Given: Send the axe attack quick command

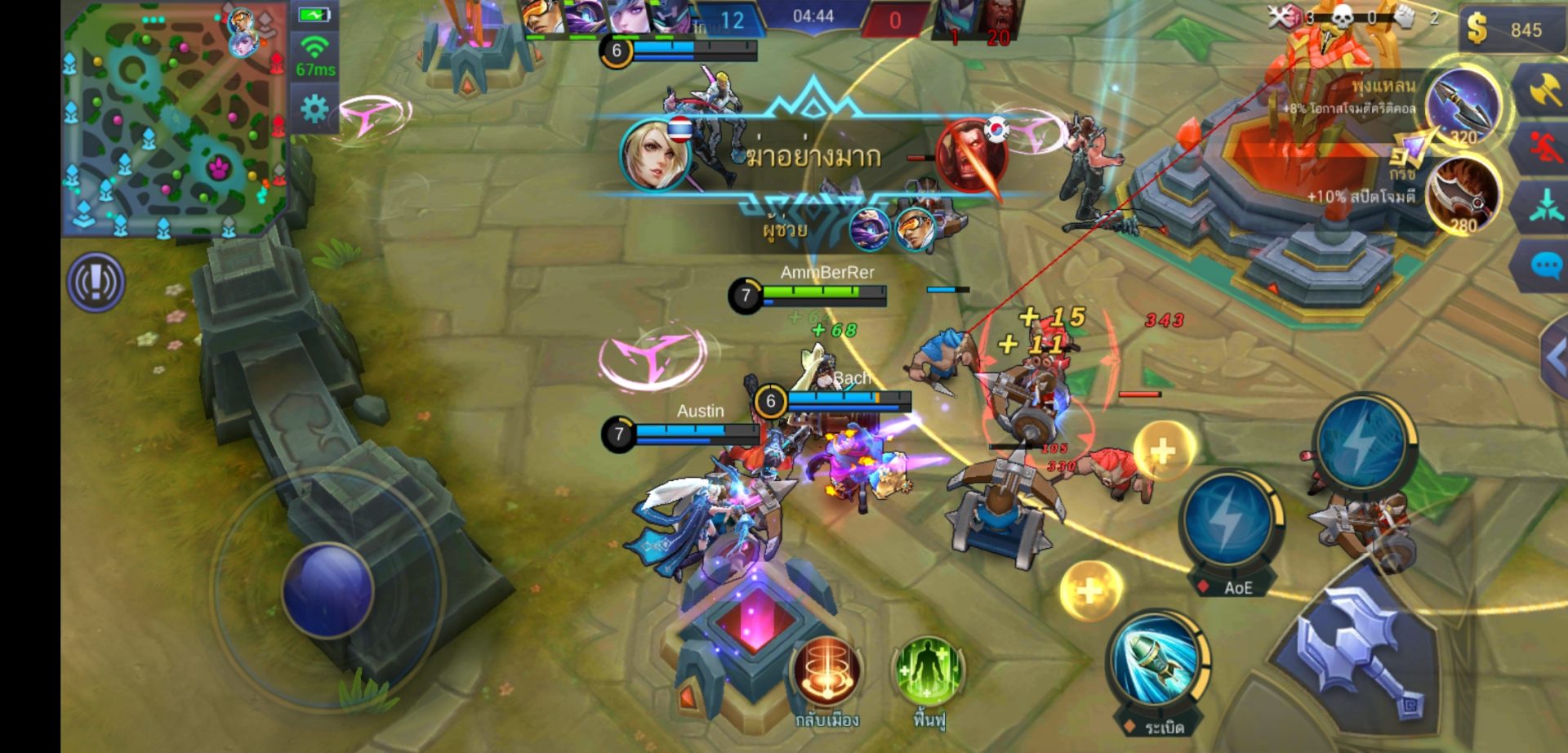Looking at the screenshot, I should [x=1544, y=90].
